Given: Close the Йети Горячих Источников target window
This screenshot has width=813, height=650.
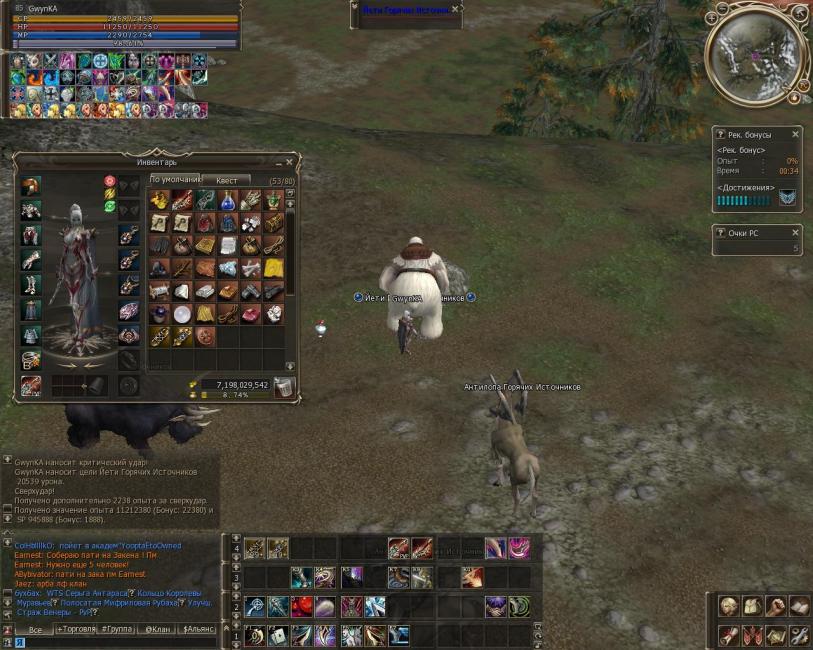Looking at the screenshot, I should click(x=456, y=9).
